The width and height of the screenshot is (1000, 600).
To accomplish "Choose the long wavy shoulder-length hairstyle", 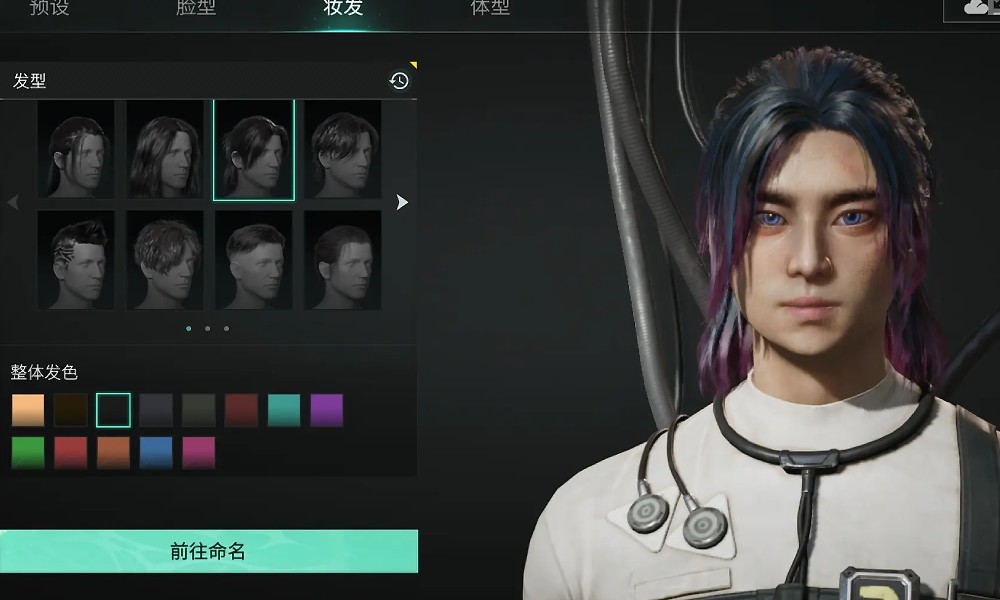I will tap(166, 150).
